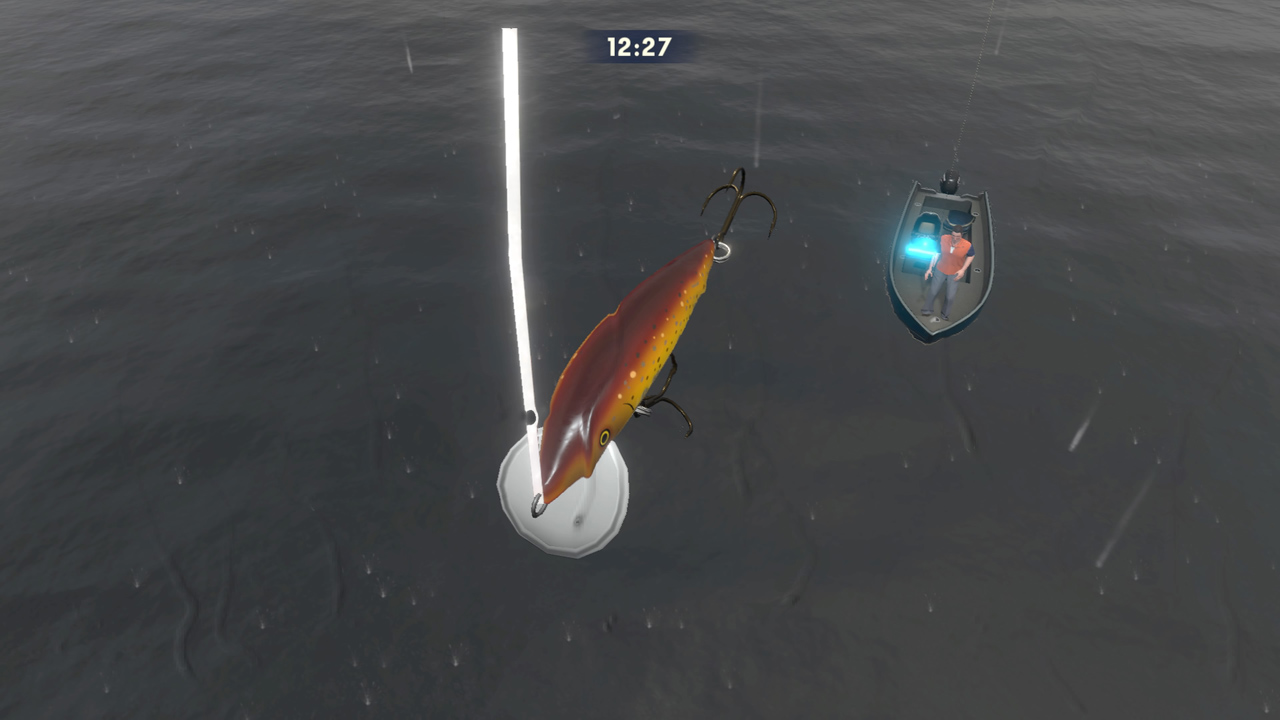Viewport: 1280px width, 720px height.
Task: Click the lure's line tie ring
Action: [724, 251]
